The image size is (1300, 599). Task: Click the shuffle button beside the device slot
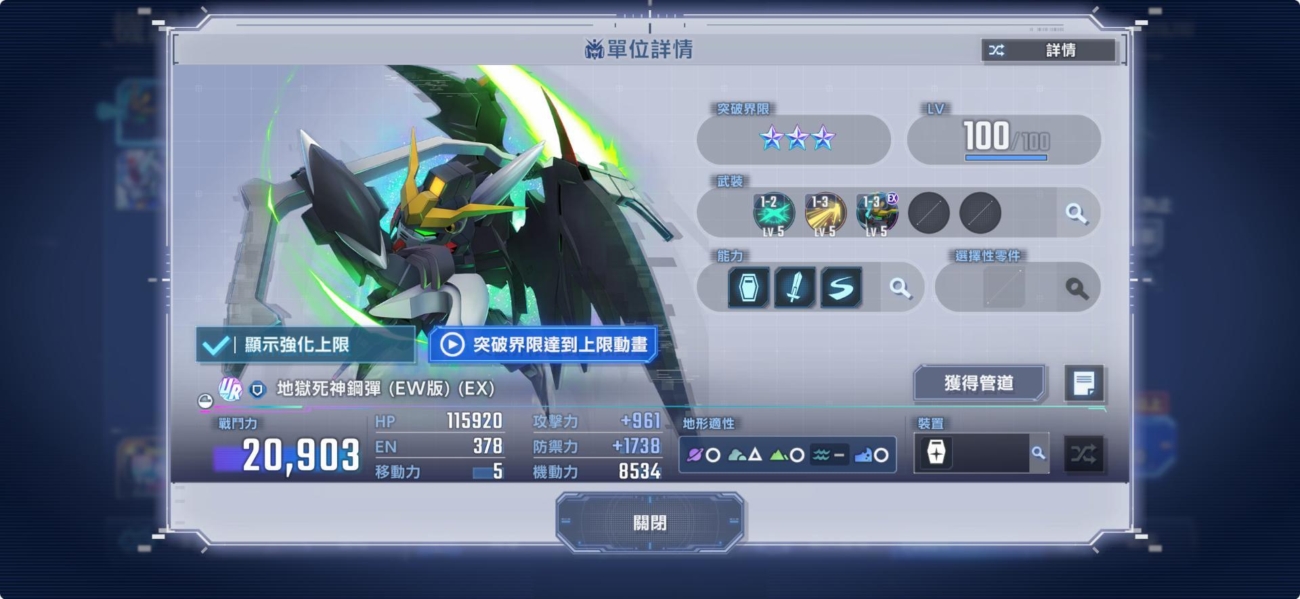tap(1083, 454)
